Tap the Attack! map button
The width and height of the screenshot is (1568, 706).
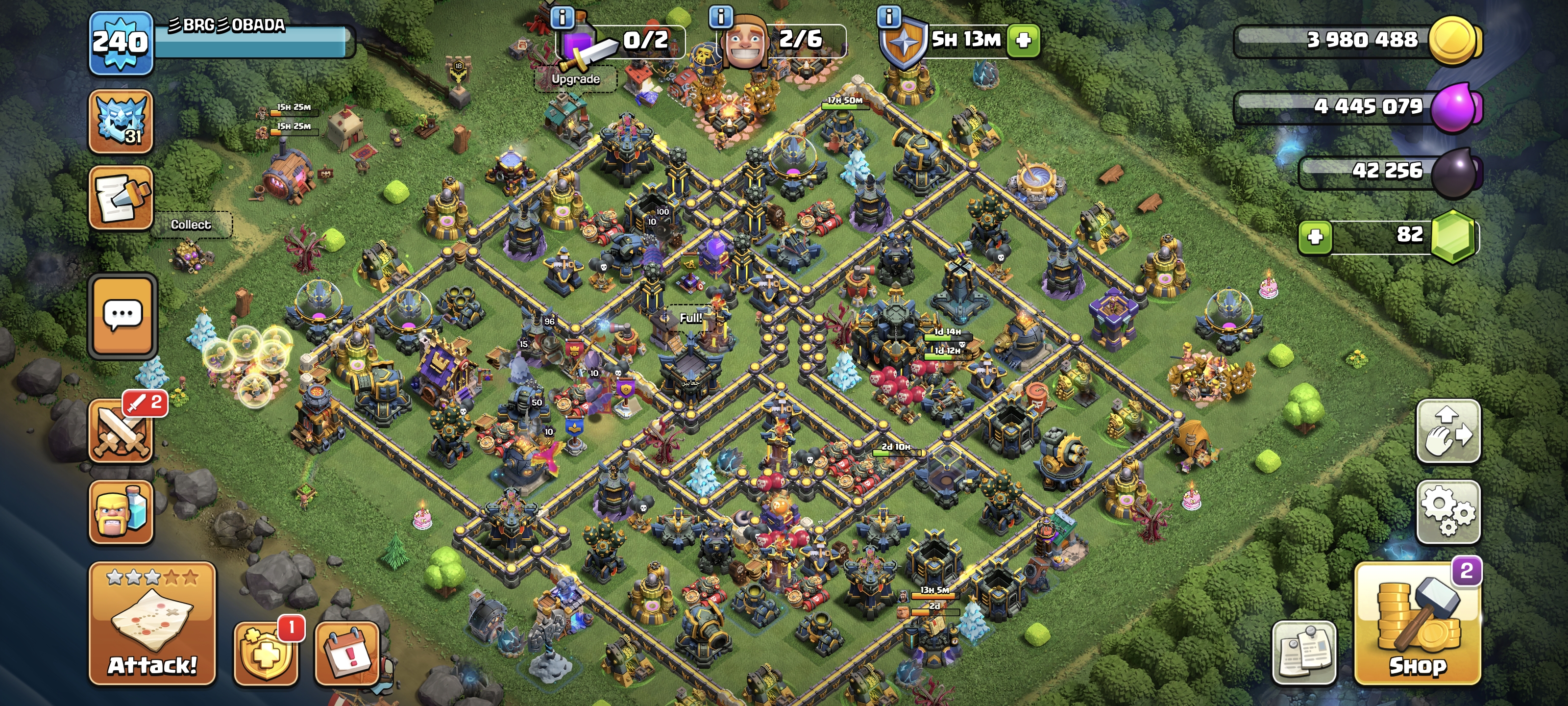[x=152, y=625]
